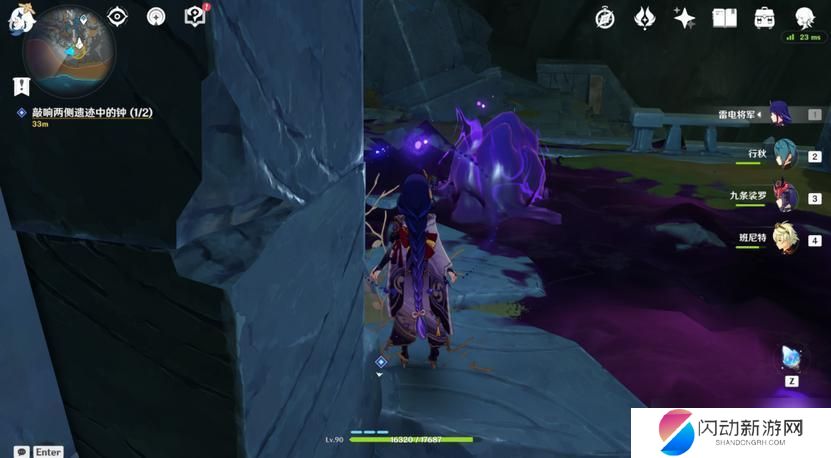Open the quest tutorial icon with red badge
Viewport: 831px width, 458px height.
click(195, 16)
